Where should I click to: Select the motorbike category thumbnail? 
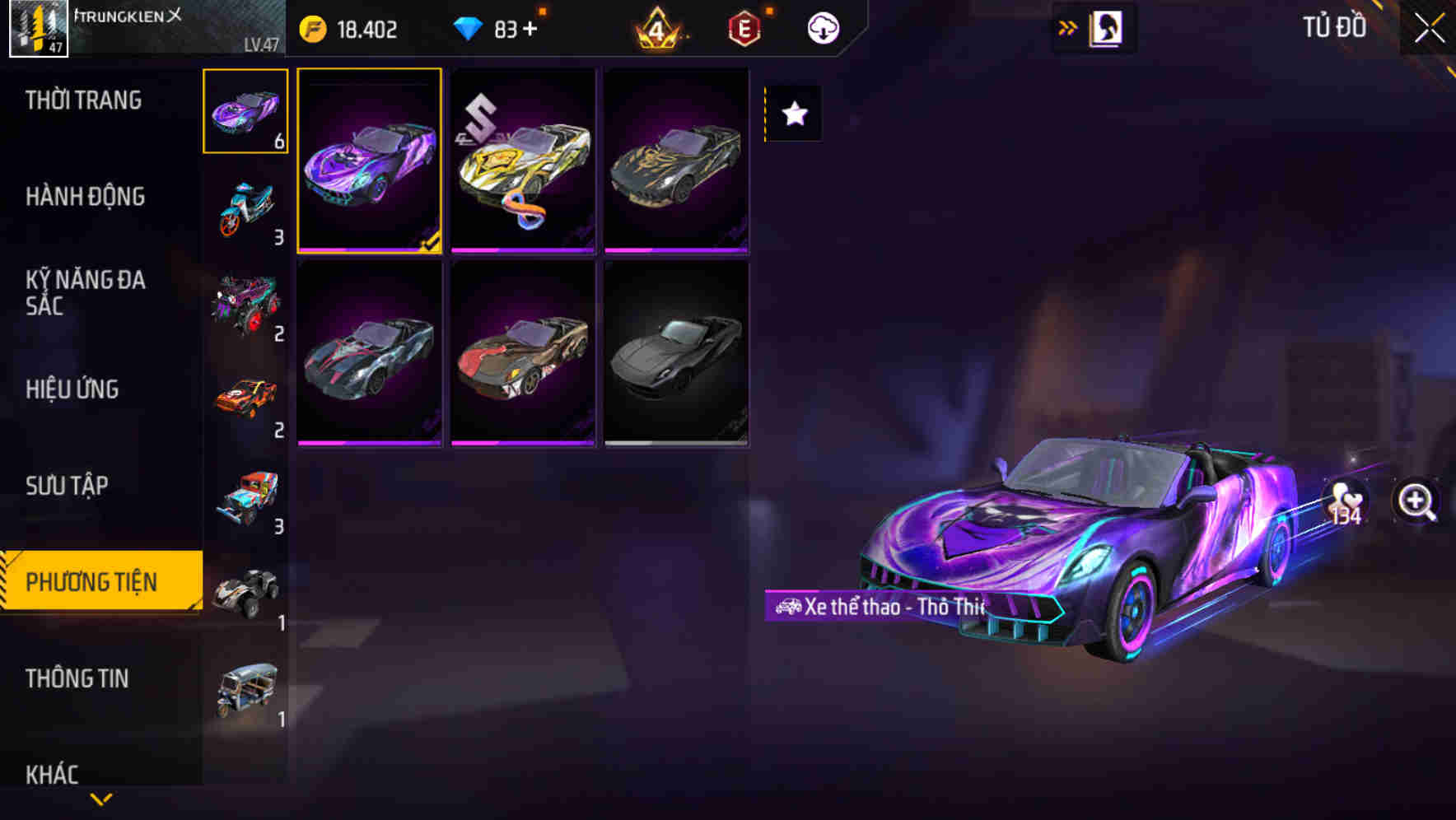pos(246,204)
